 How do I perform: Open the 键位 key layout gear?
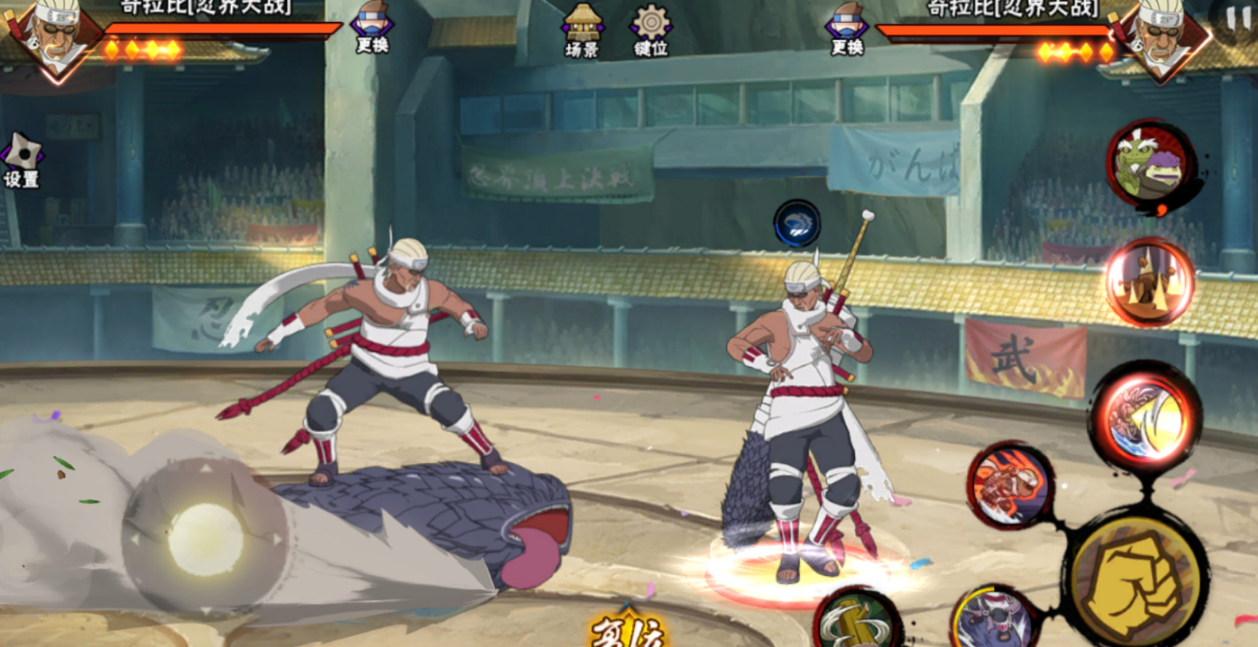(x=651, y=28)
